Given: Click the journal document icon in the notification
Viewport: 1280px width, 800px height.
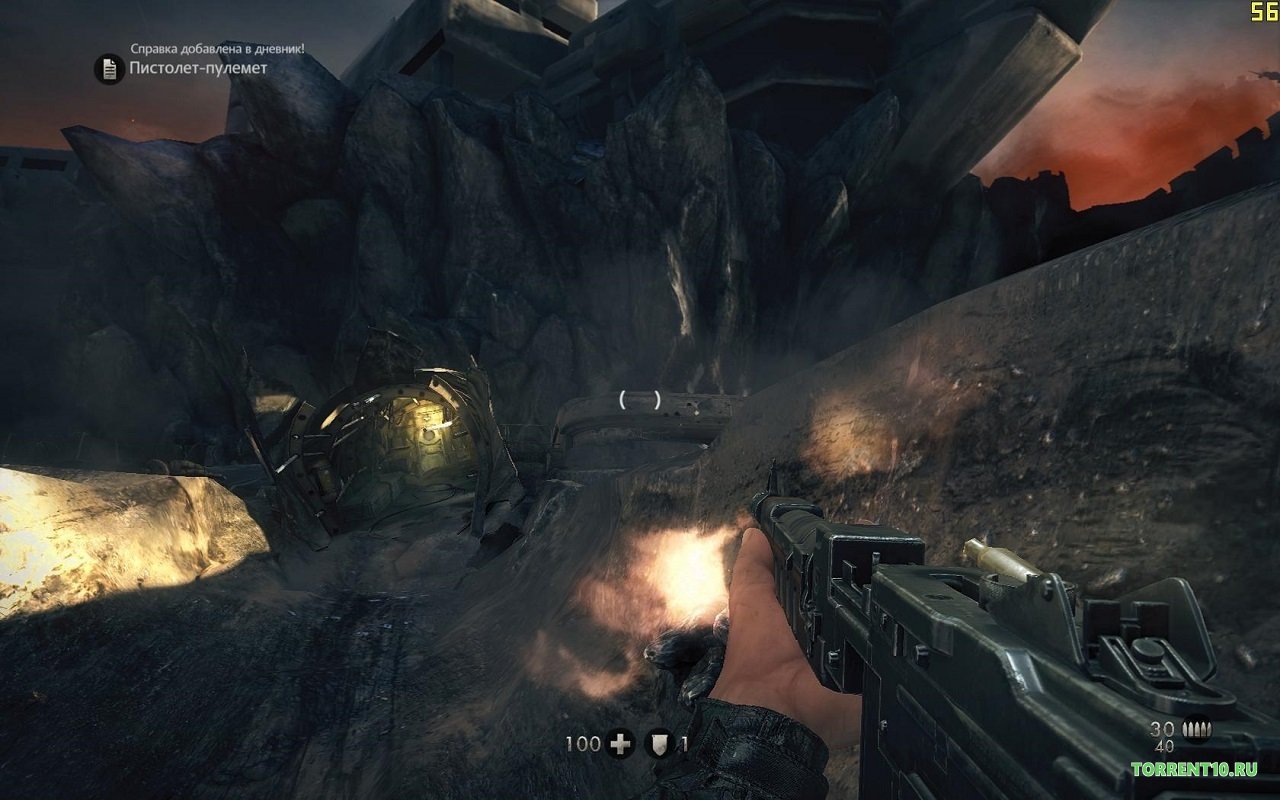Looking at the screenshot, I should coord(108,69).
